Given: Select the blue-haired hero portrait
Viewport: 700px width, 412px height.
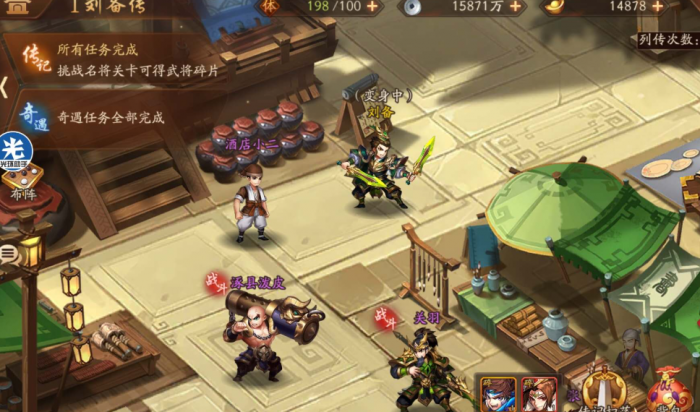Looking at the screenshot, I should pyautogui.click(x=497, y=393).
